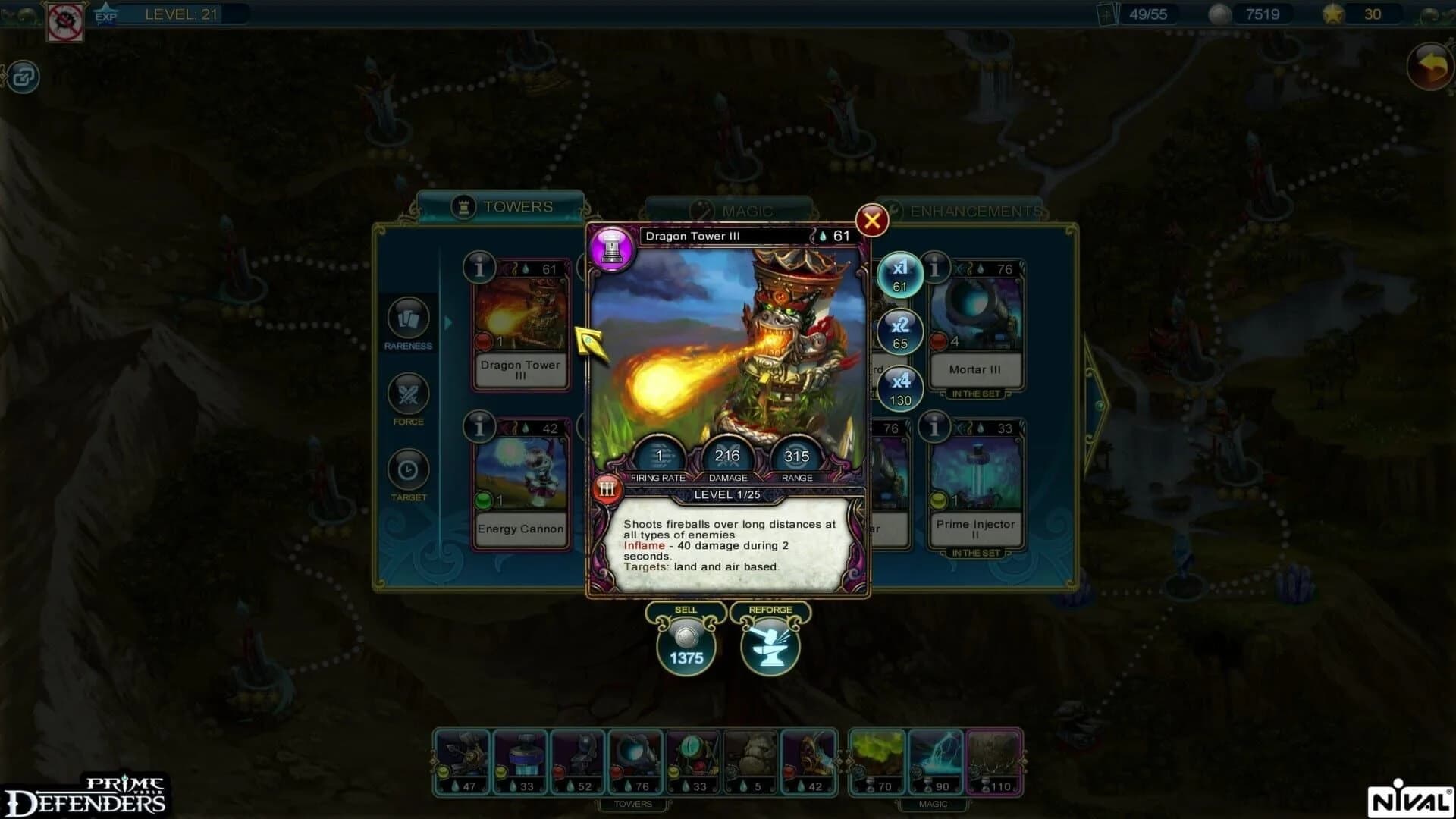Image resolution: width=1456 pixels, height=819 pixels.
Task: Open info on the Energy Cannon card
Action: click(479, 426)
